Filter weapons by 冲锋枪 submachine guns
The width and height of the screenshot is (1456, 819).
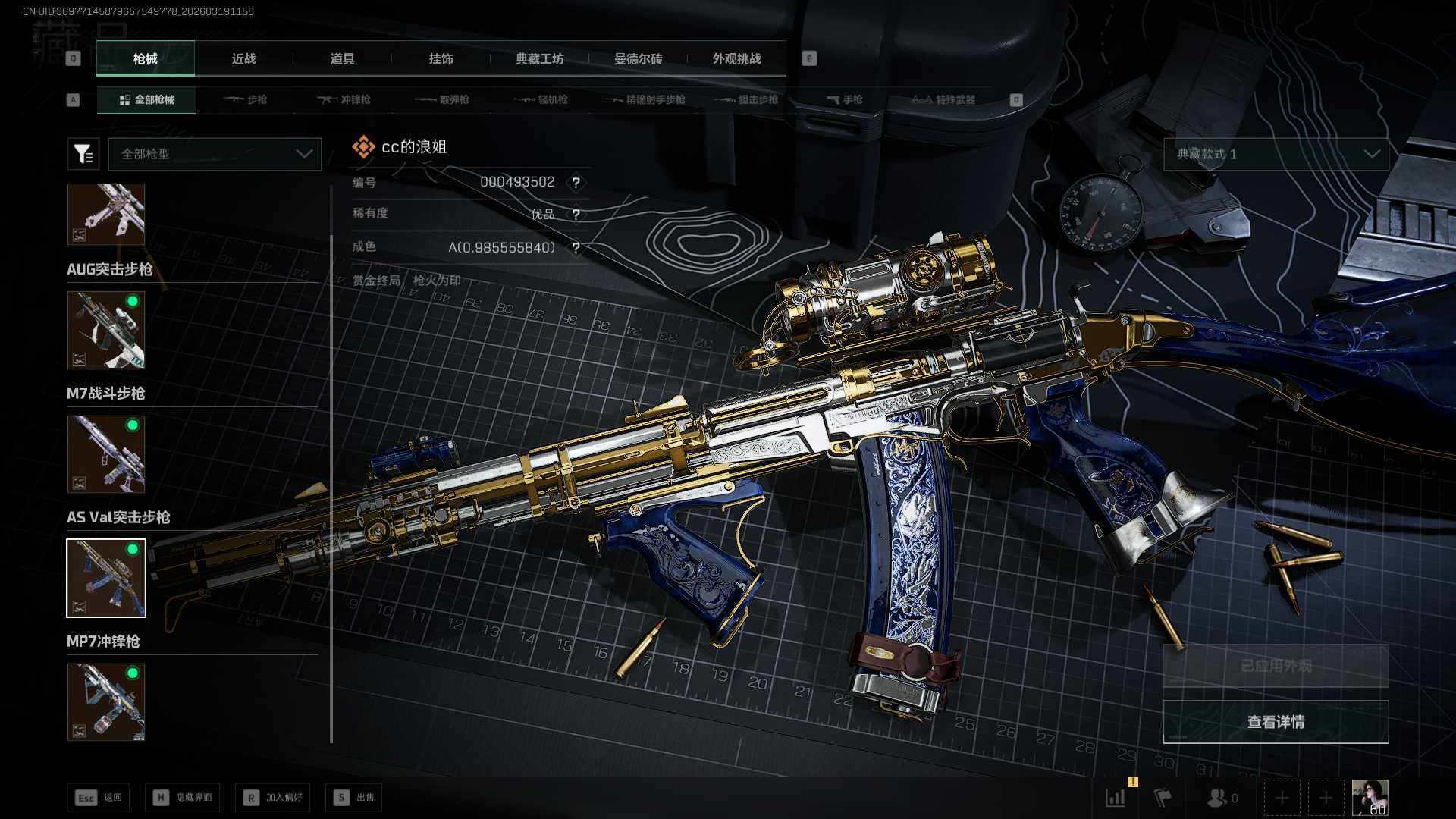coord(344,99)
